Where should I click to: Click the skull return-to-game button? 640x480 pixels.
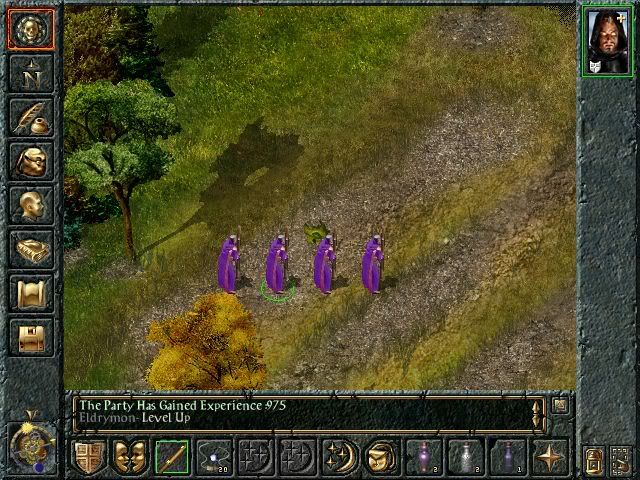(30, 29)
